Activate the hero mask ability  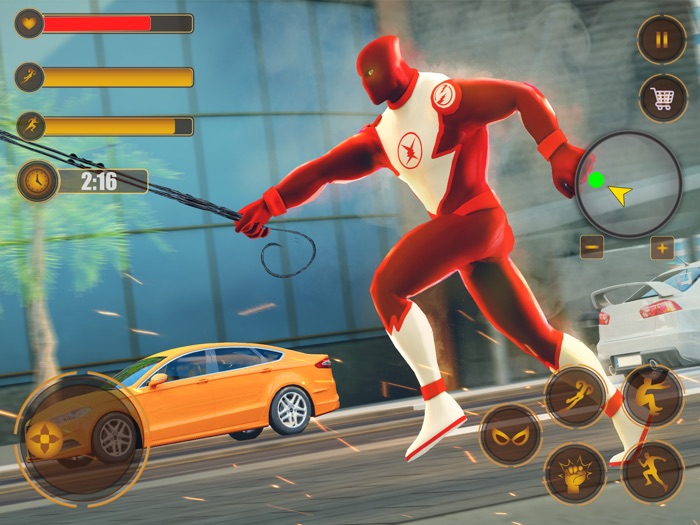pos(510,435)
